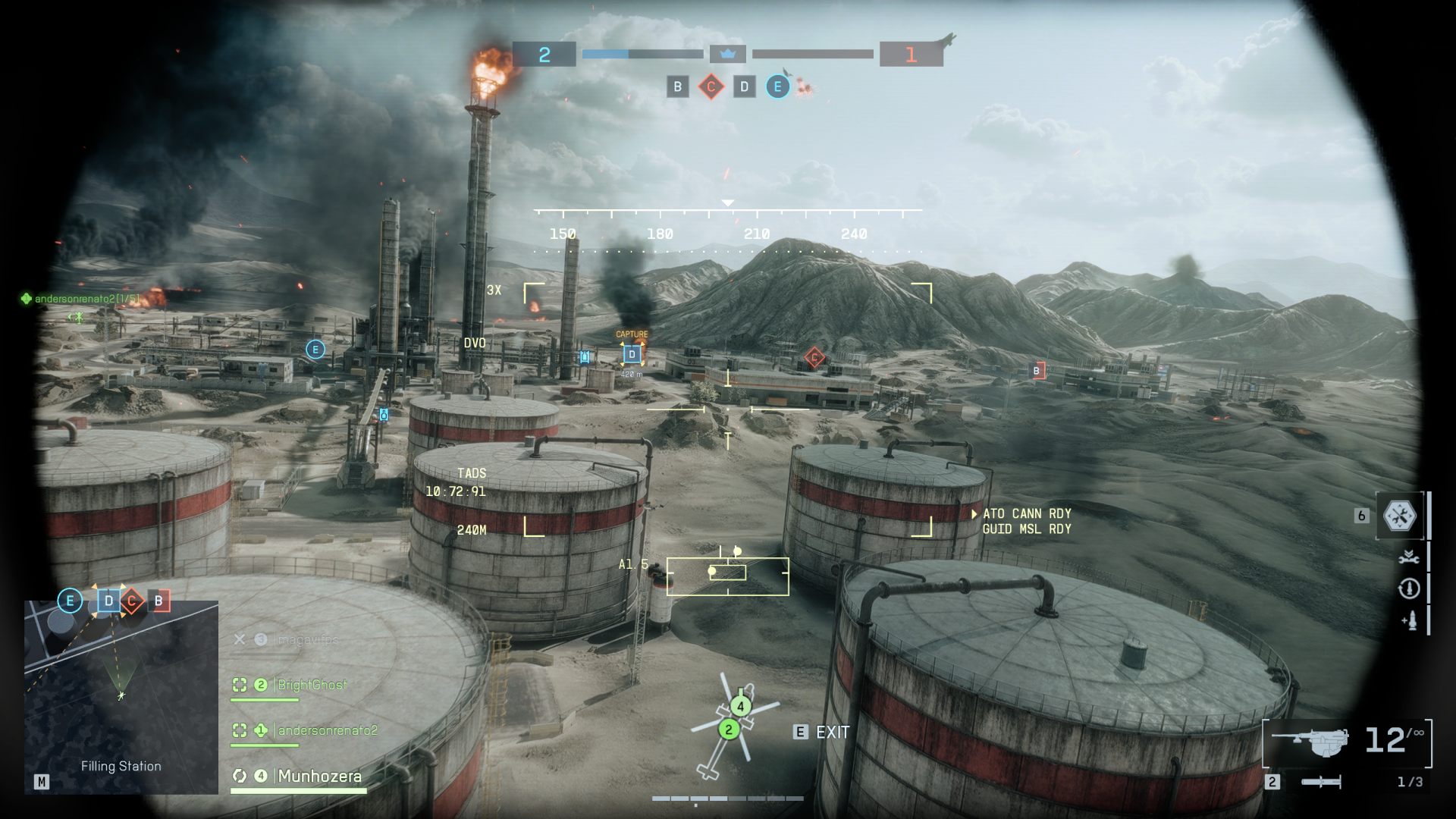Toggle objective E marker at top
Image resolution: width=1456 pixels, height=819 pixels.
coord(777,86)
